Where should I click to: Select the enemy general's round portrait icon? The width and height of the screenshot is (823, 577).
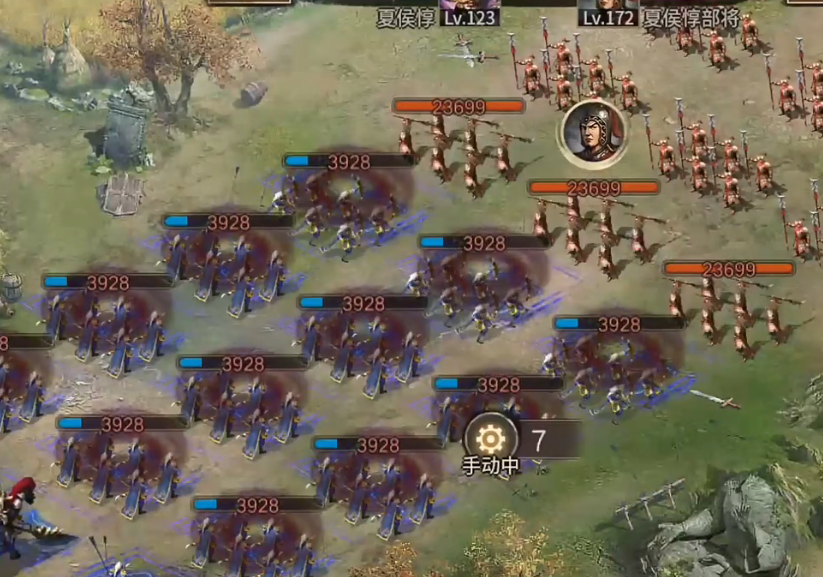click(x=592, y=134)
